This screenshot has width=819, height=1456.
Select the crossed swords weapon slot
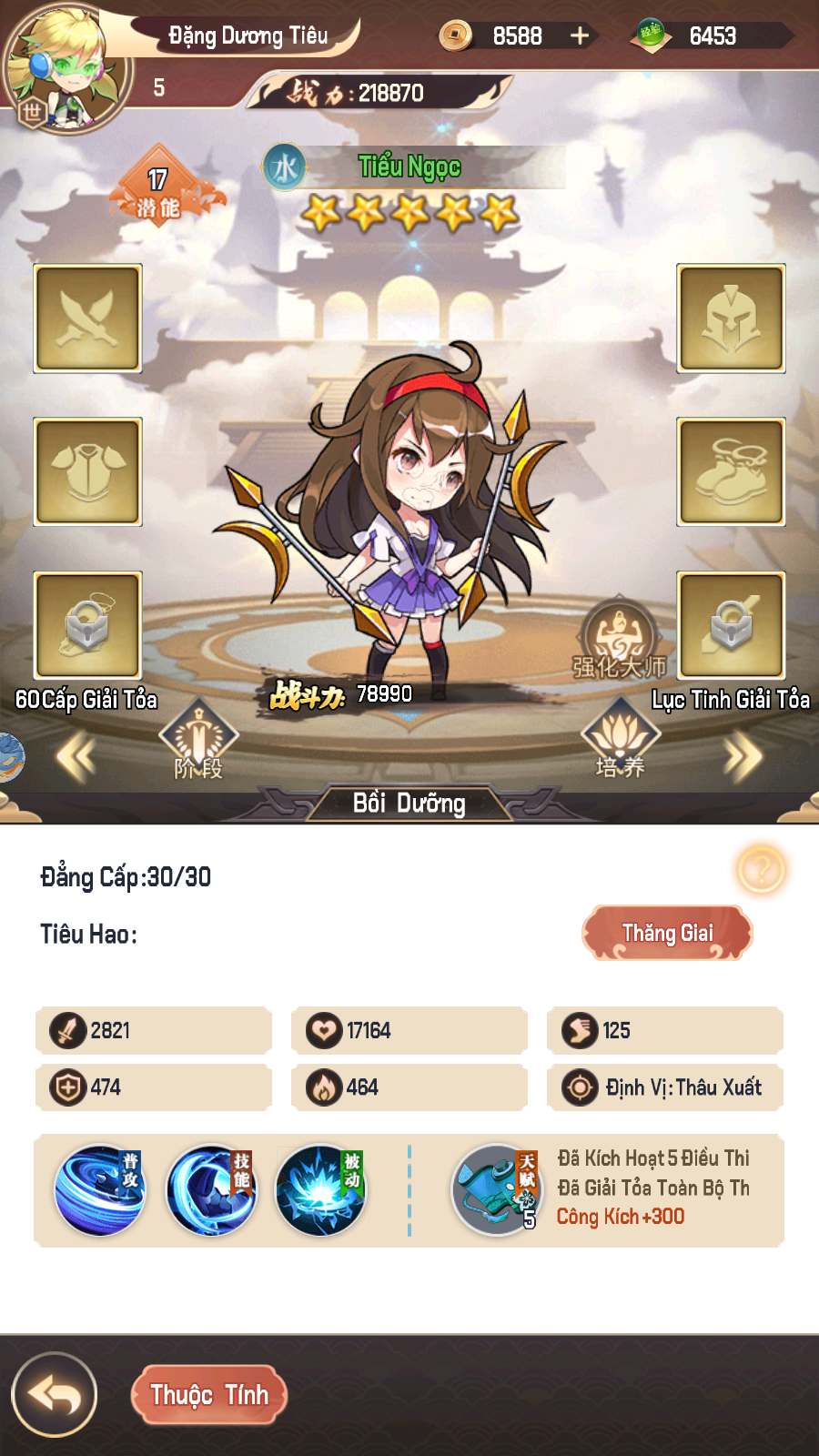pyautogui.click(x=87, y=318)
